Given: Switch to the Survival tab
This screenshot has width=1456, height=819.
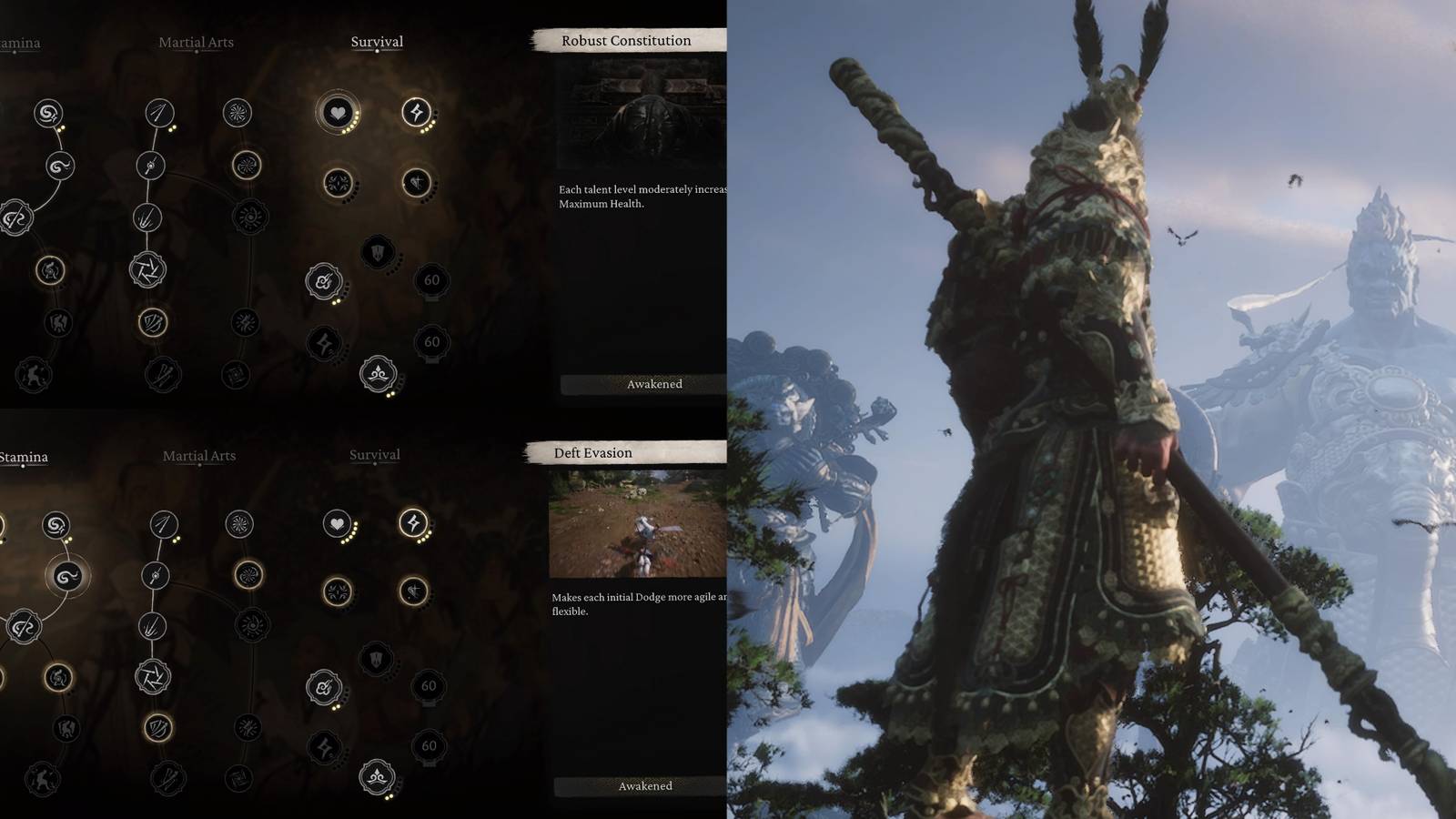Looking at the screenshot, I should point(379,42).
